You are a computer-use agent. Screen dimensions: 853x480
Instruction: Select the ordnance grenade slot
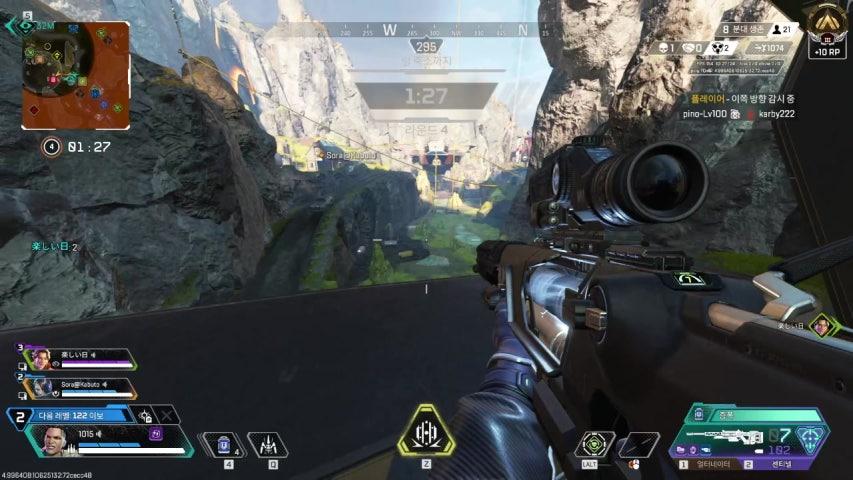pyautogui.click(x=637, y=444)
